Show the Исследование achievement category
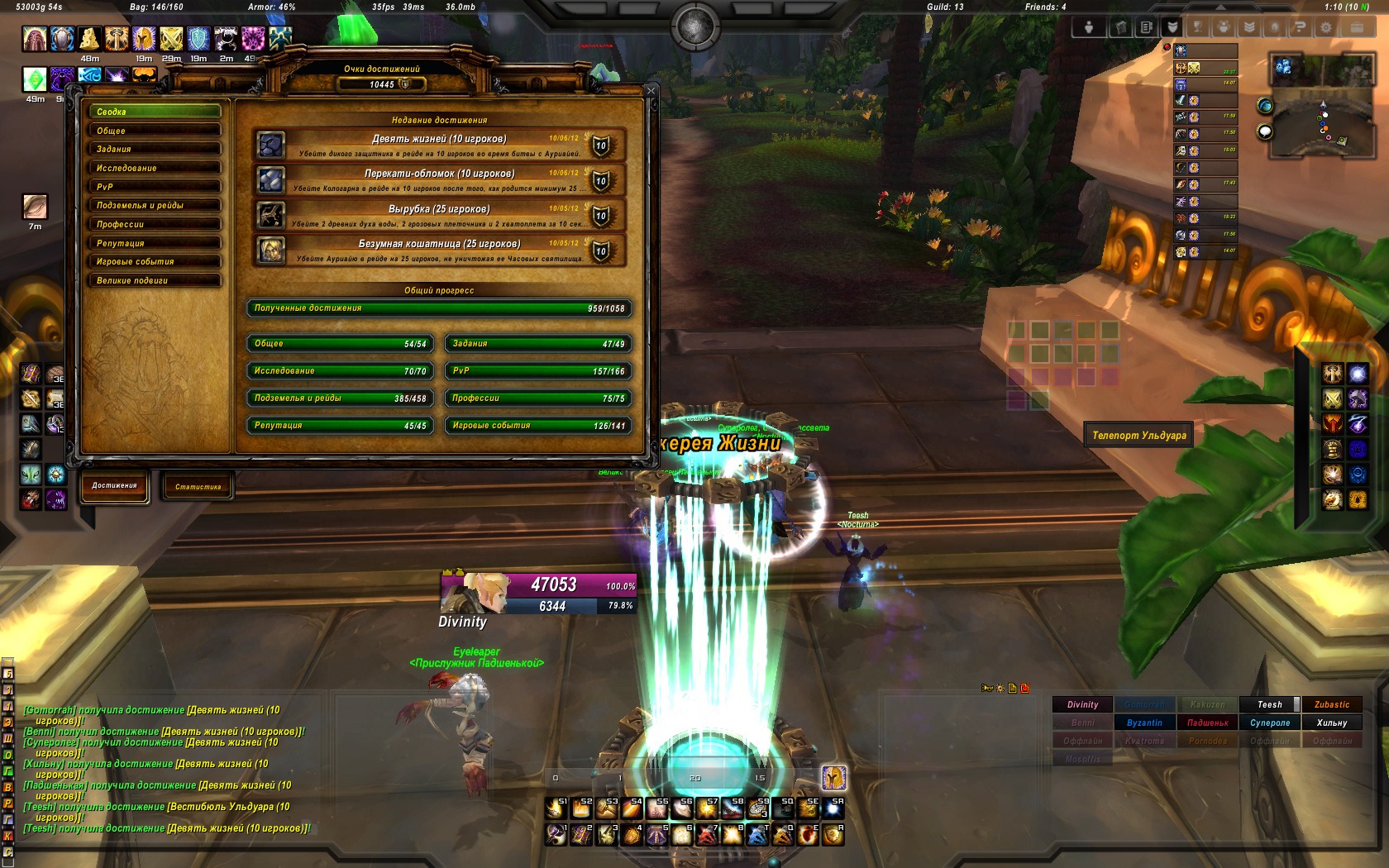1389x868 pixels. tap(155, 168)
